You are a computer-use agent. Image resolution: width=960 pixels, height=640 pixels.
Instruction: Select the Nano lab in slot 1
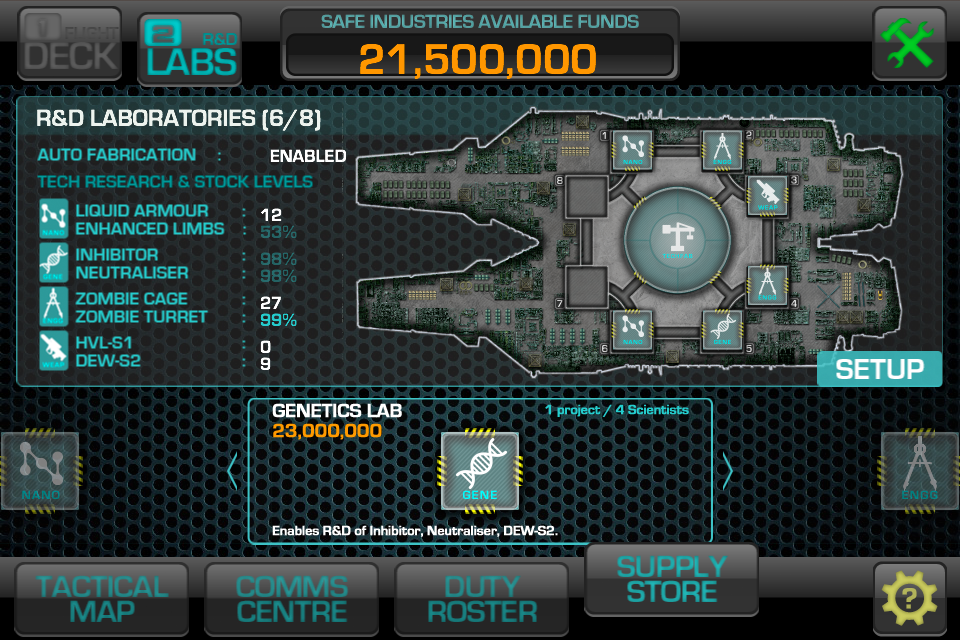(x=631, y=151)
